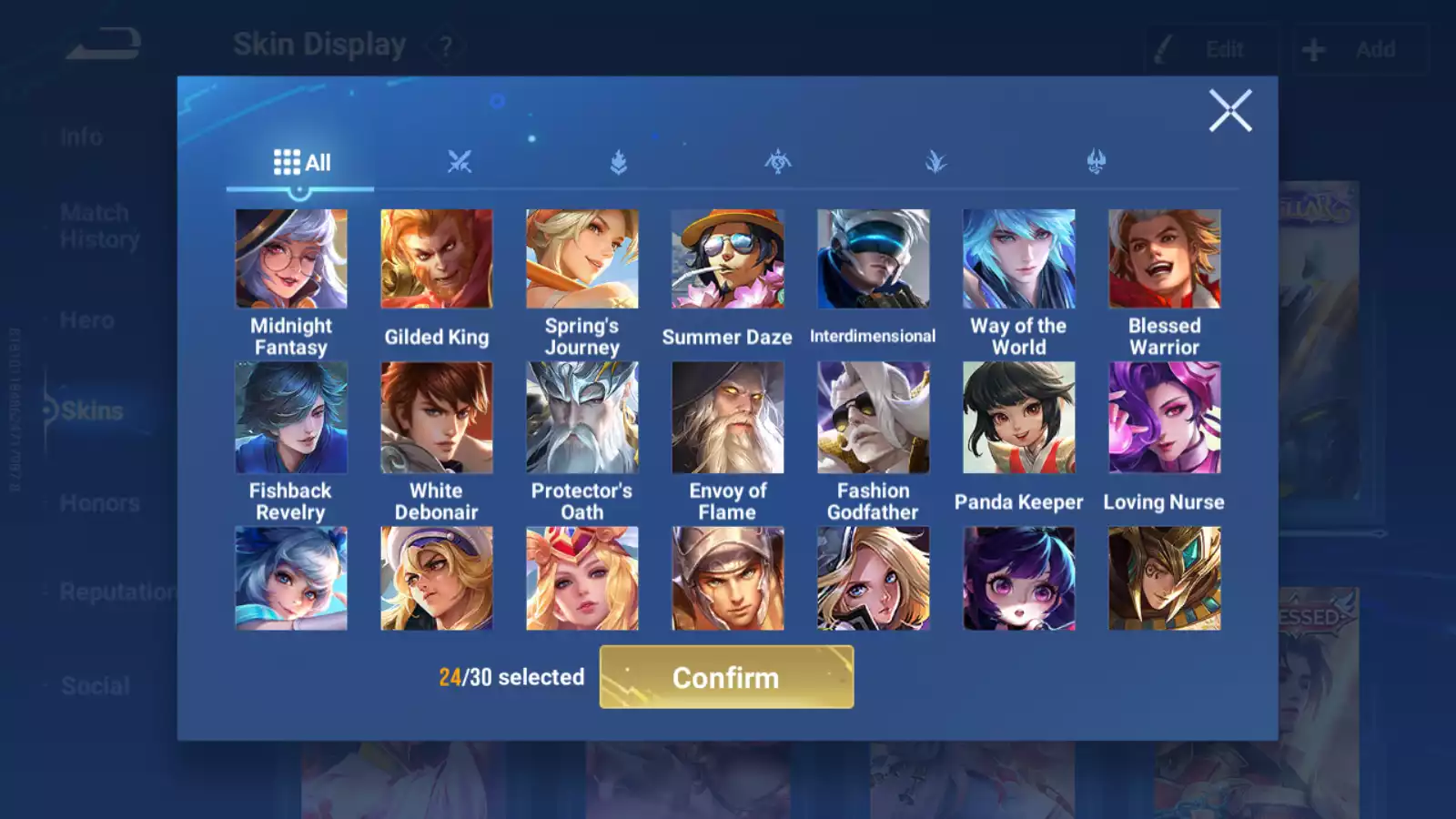Select the Loving Nurse skin
The width and height of the screenshot is (1456, 819).
(x=1165, y=418)
